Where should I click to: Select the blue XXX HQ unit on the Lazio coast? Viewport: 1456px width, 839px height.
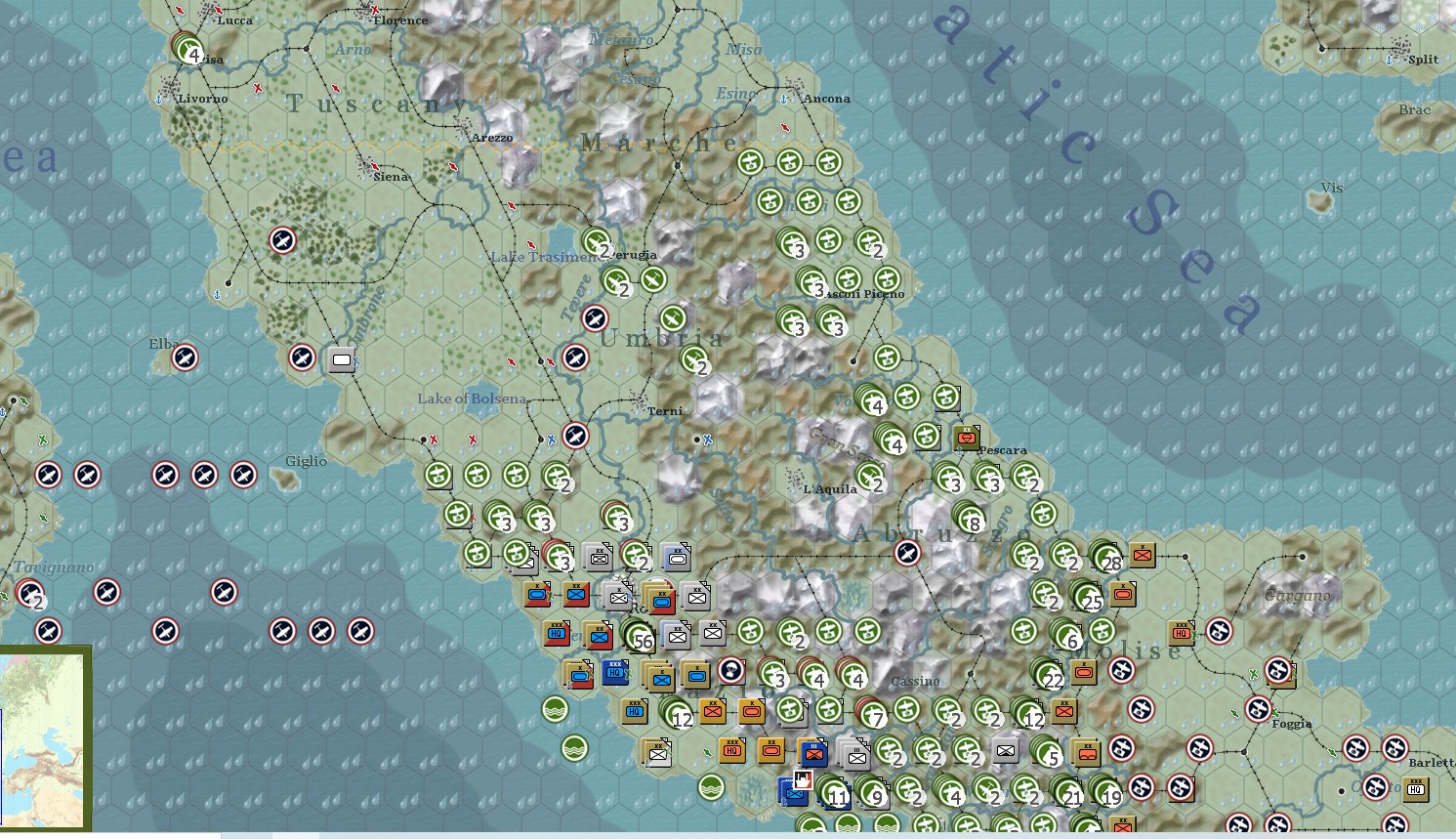pos(615,672)
